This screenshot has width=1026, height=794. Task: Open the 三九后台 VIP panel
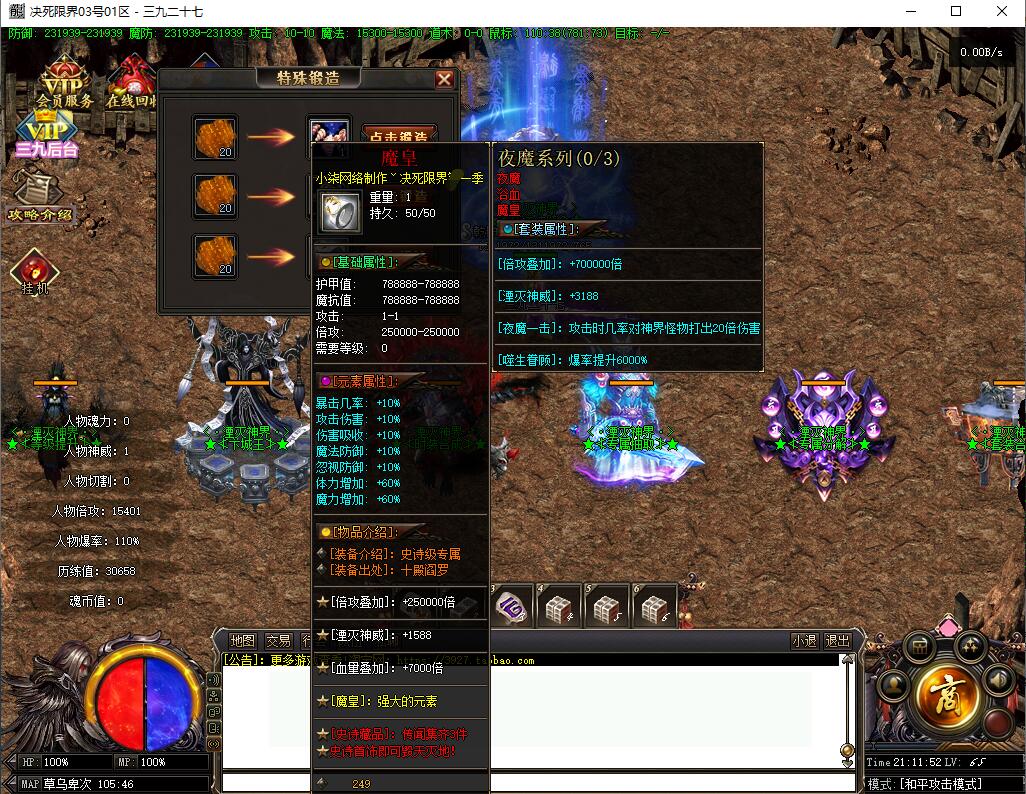tap(46, 137)
